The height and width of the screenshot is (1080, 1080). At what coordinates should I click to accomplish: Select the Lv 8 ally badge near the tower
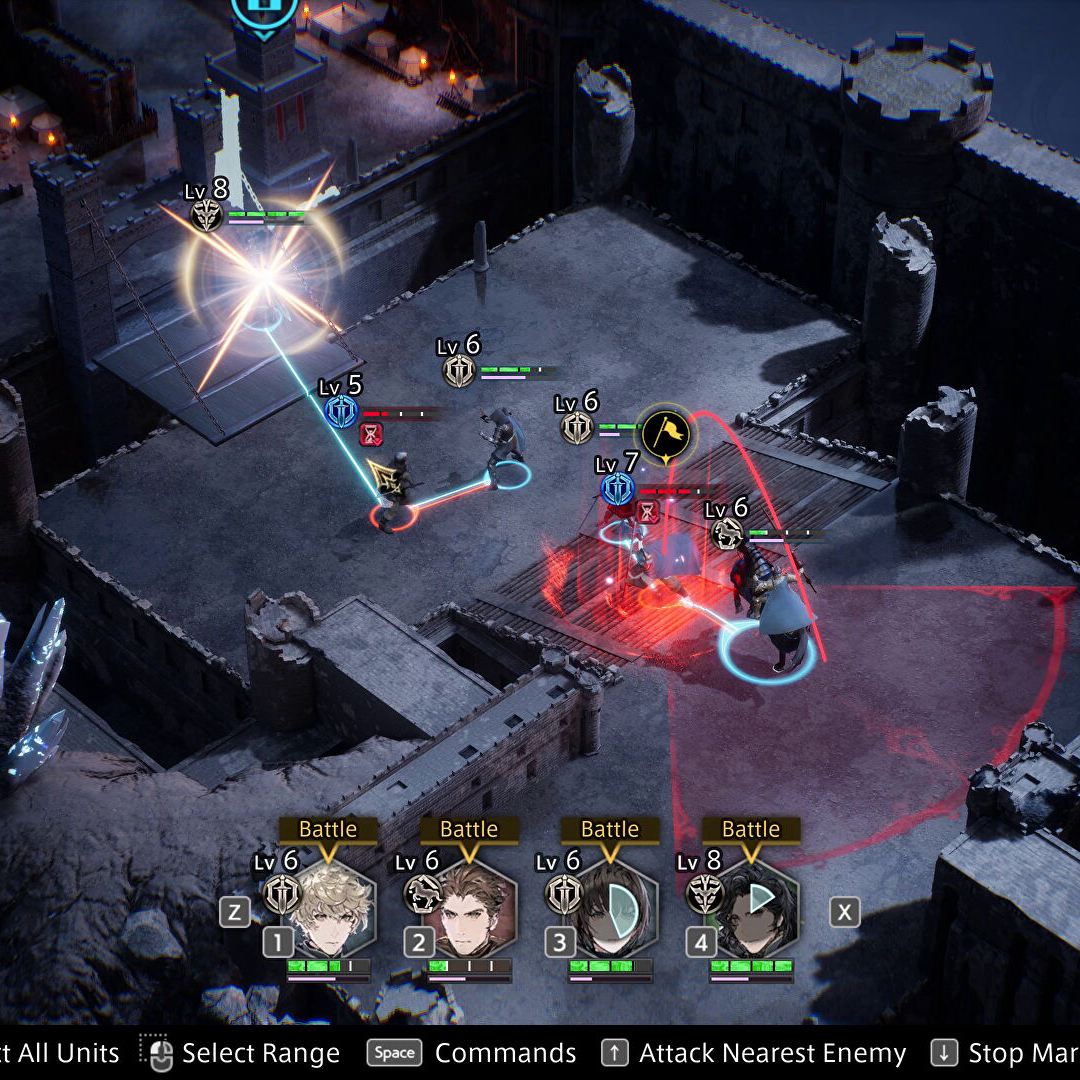[207, 215]
